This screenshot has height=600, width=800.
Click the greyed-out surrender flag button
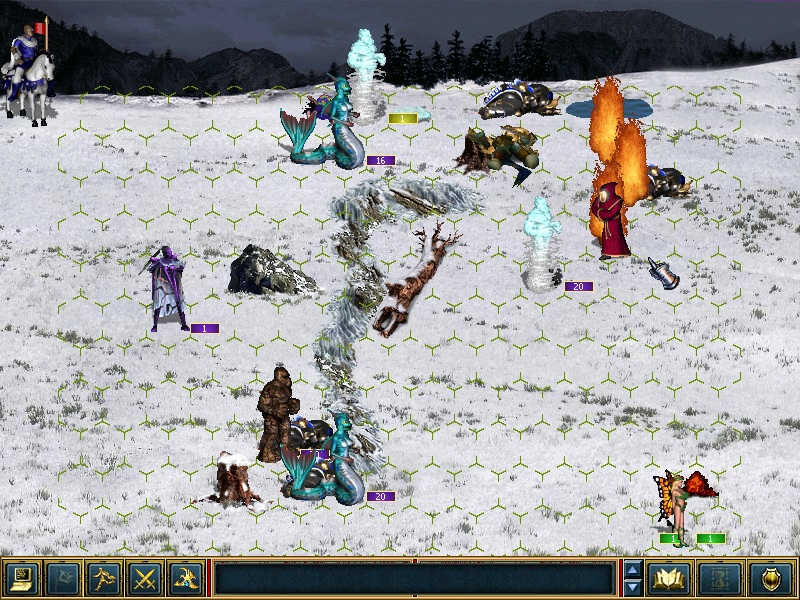coord(62,578)
